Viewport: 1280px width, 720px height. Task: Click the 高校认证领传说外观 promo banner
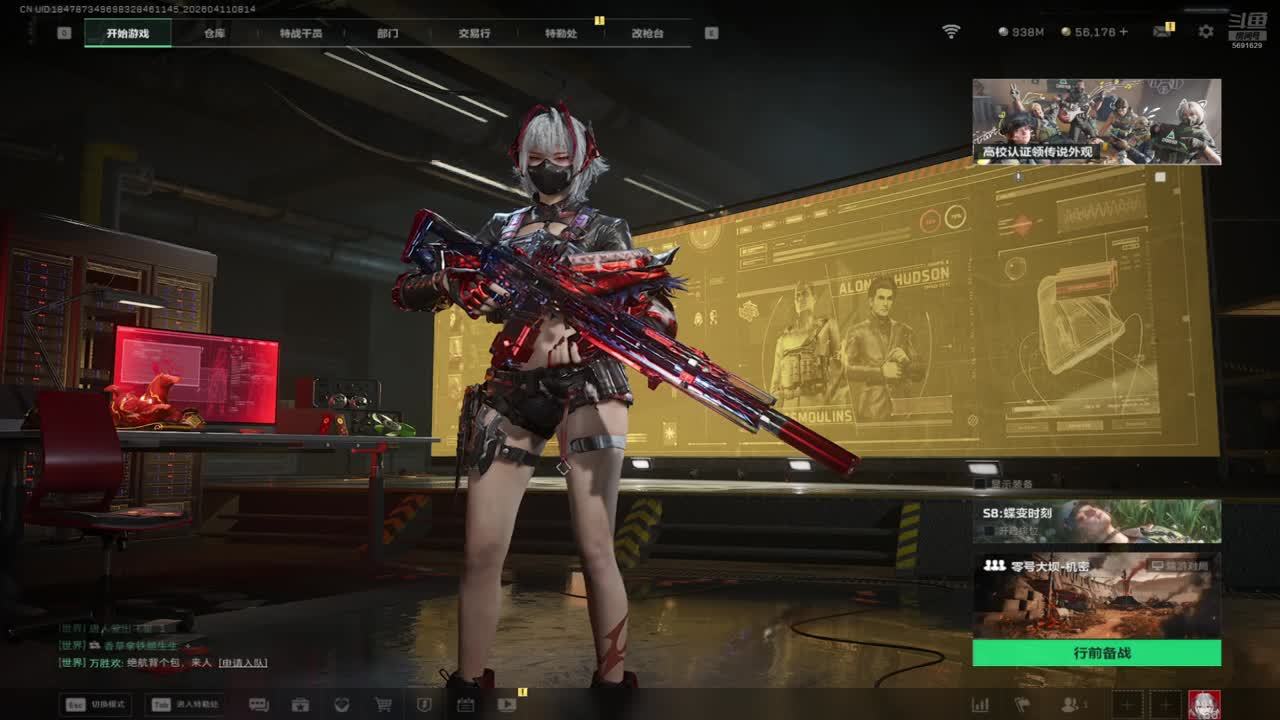coord(1096,121)
